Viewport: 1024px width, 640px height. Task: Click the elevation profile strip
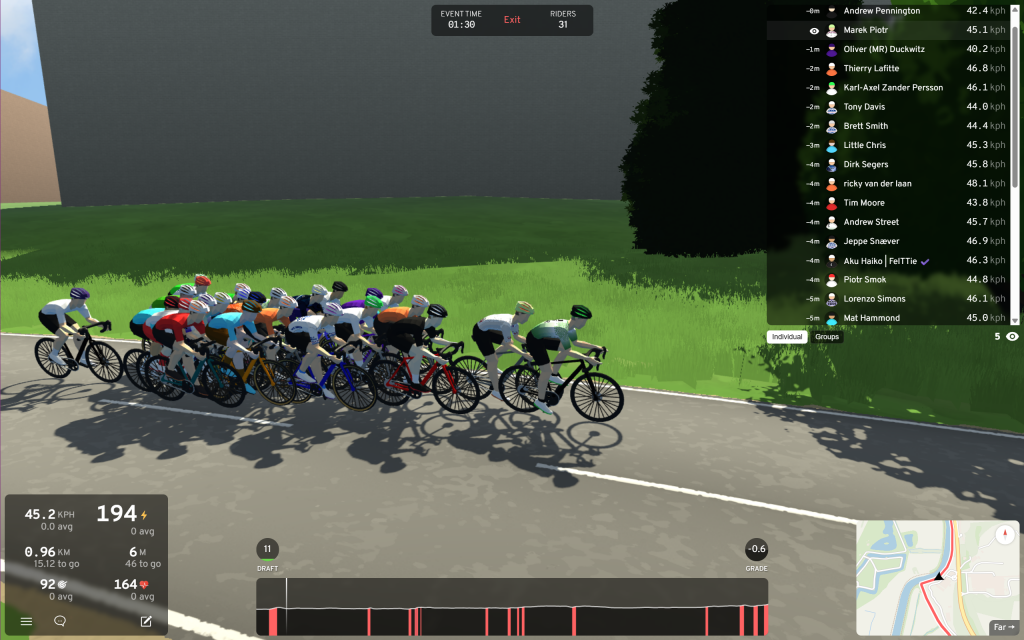[512, 607]
